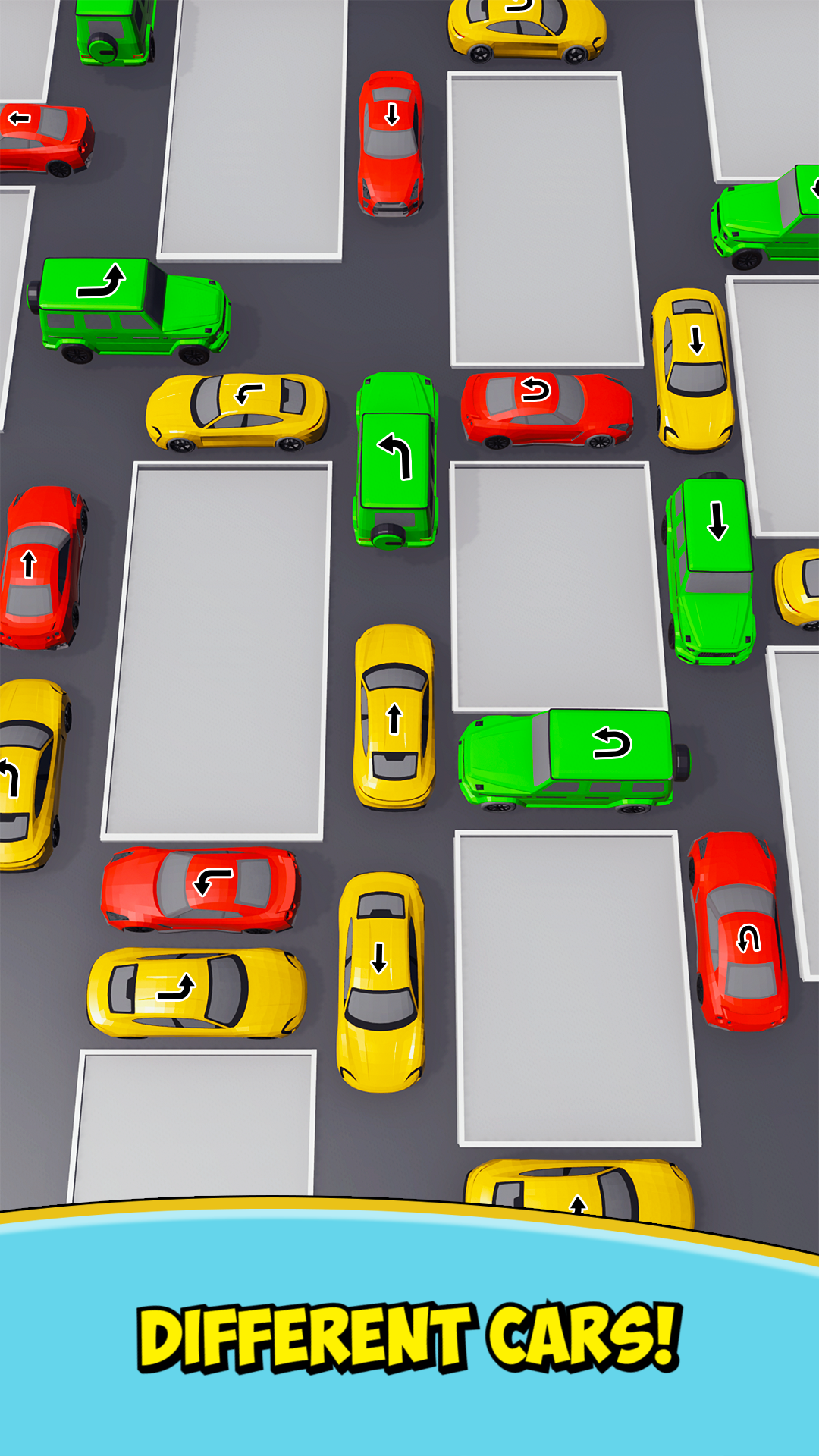Tap the green jeep with left-turn arrow
This screenshot has height=1456, width=819.
click(x=396, y=459)
